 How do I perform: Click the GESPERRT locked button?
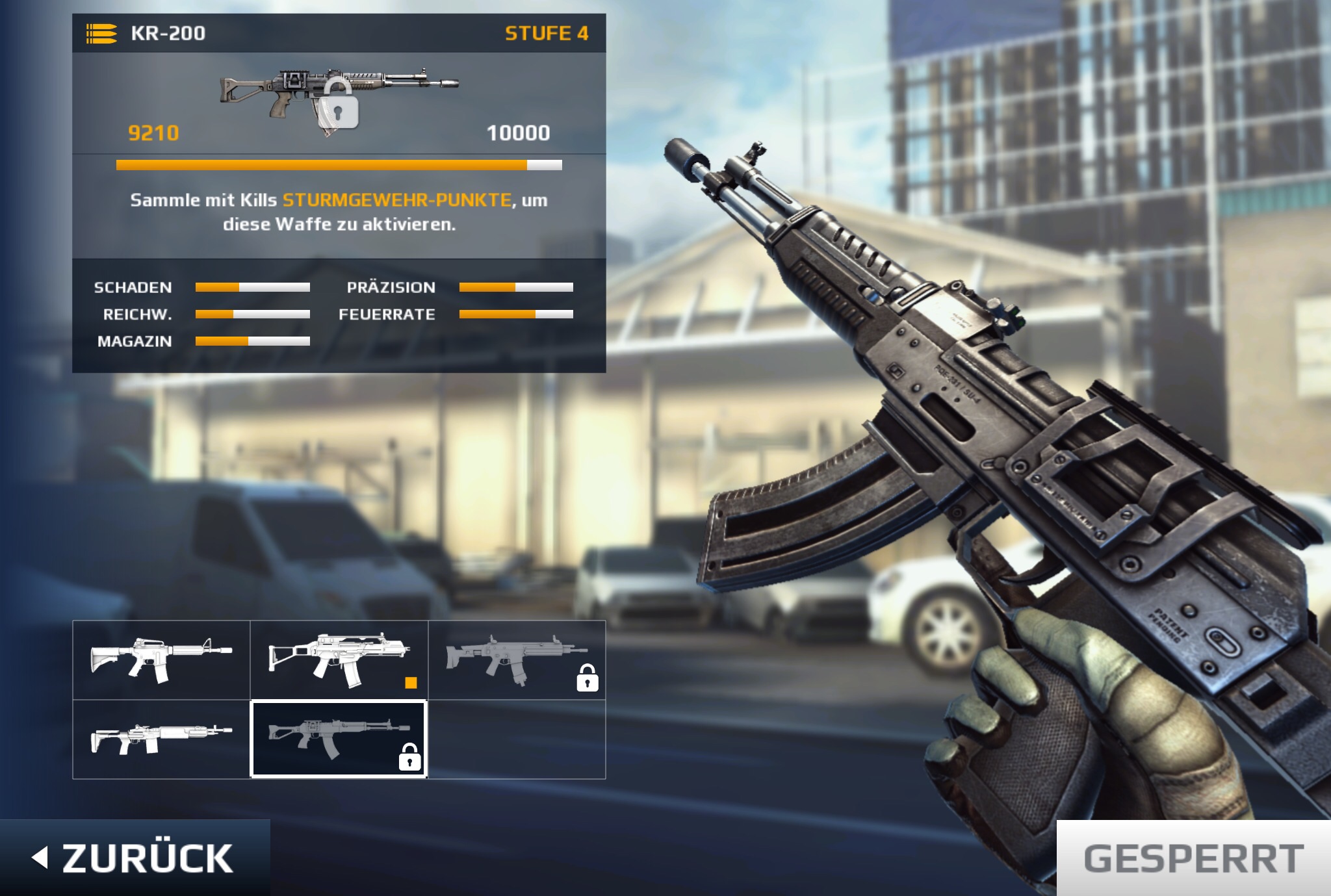1193,858
